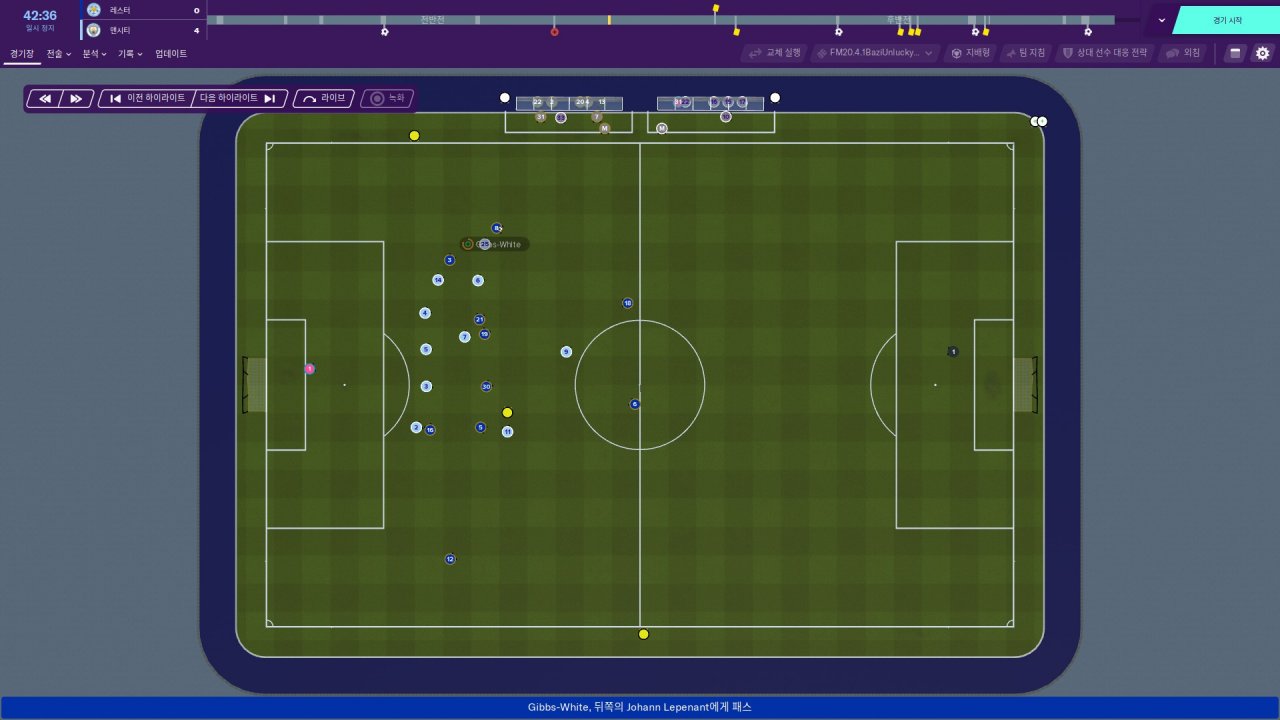Click the 외침 shout button
The height and width of the screenshot is (720, 1280).
coord(1184,53)
